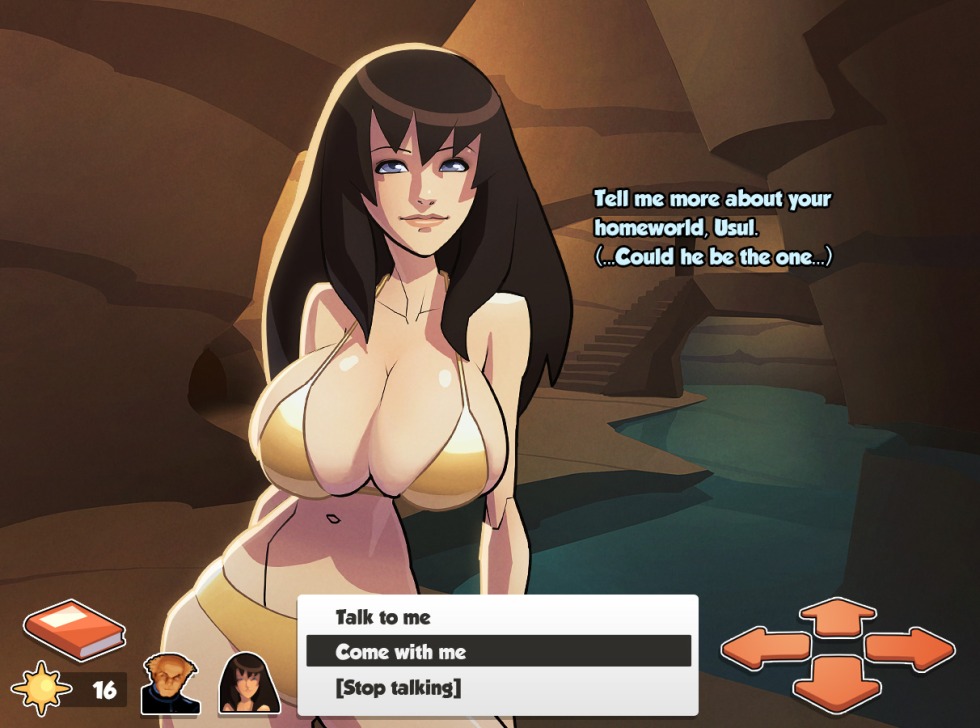Activate the orange down arrow
The image size is (980, 728).
coord(837,684)
